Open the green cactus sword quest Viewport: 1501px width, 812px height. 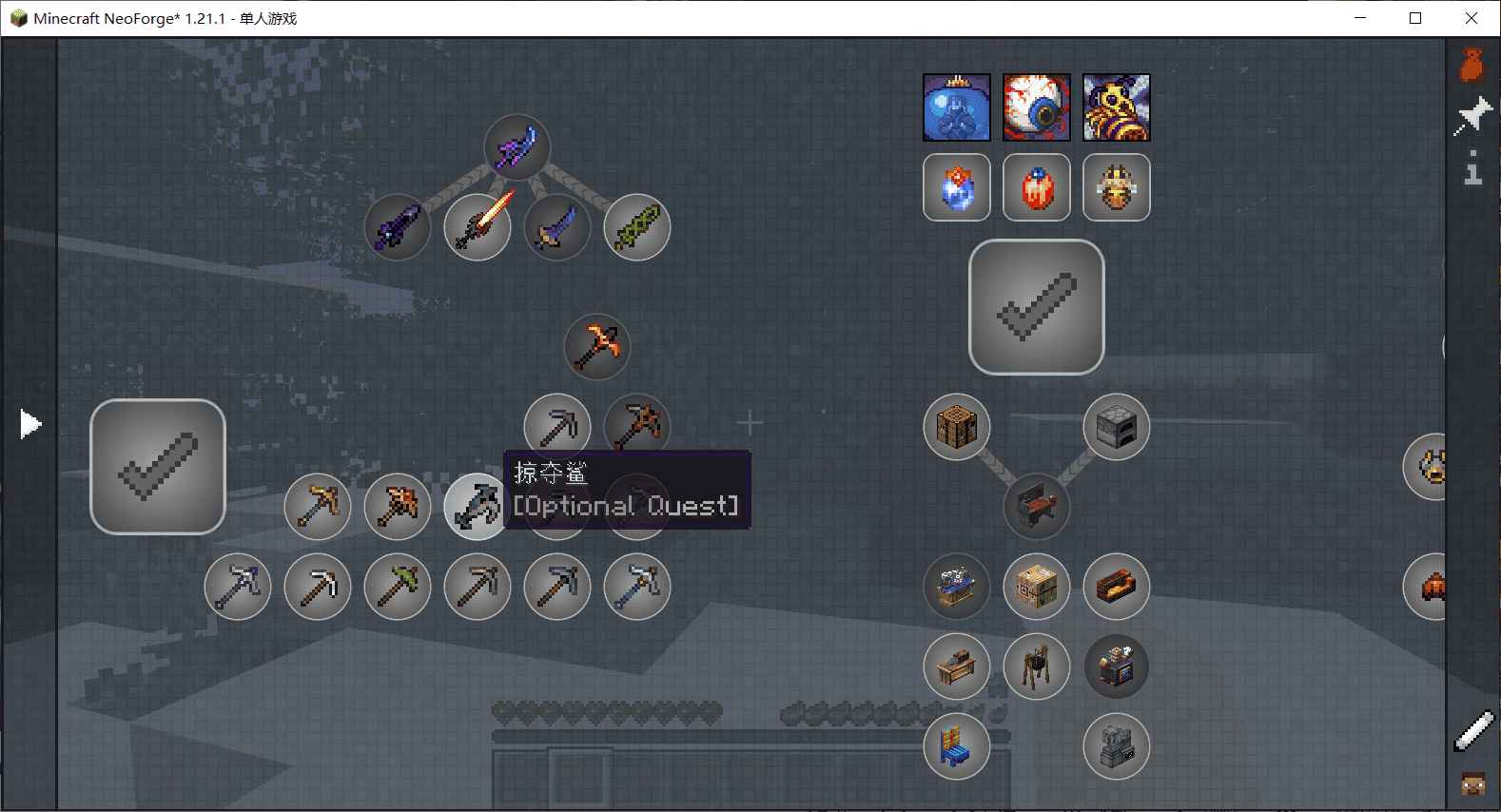coord(637,227)
